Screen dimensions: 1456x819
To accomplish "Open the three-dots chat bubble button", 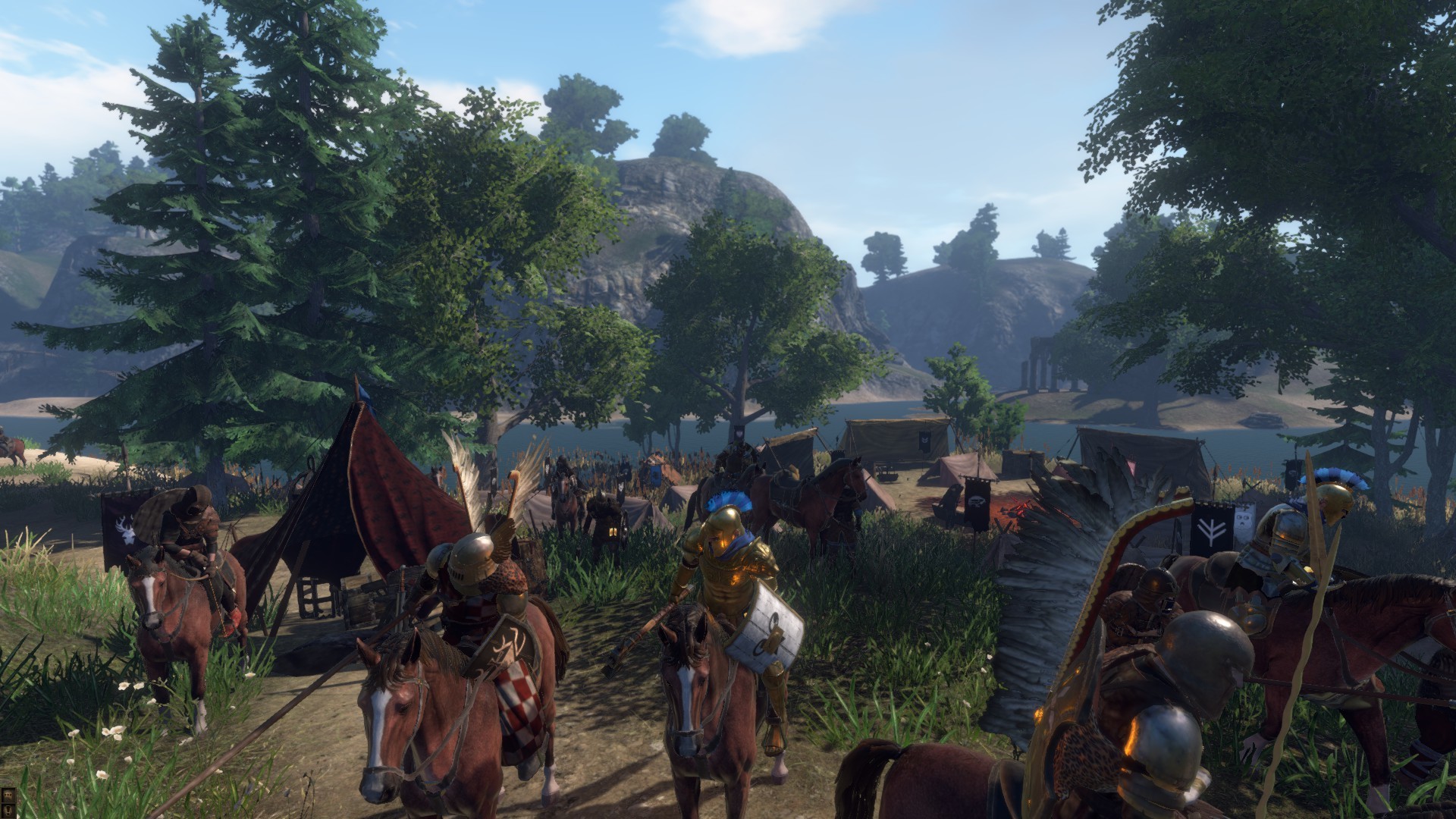I will tap(8, 795).
